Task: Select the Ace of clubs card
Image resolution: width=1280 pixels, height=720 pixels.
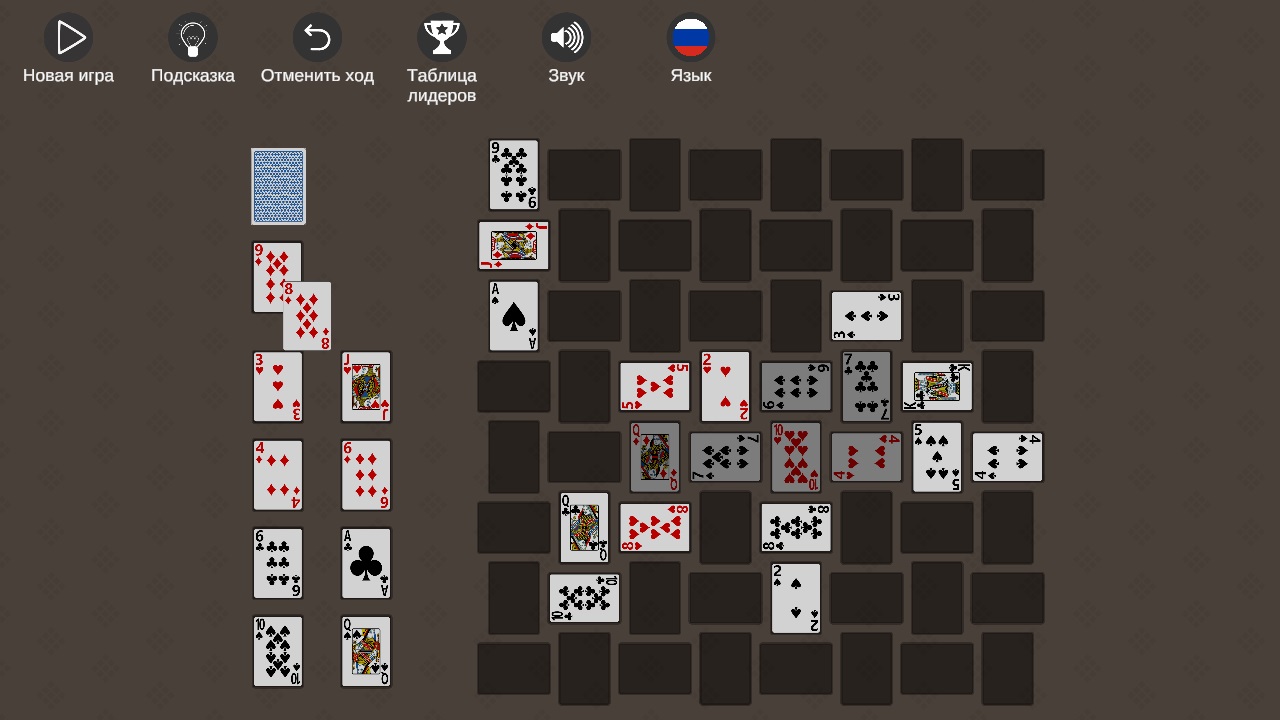Action: click(366, 563)
